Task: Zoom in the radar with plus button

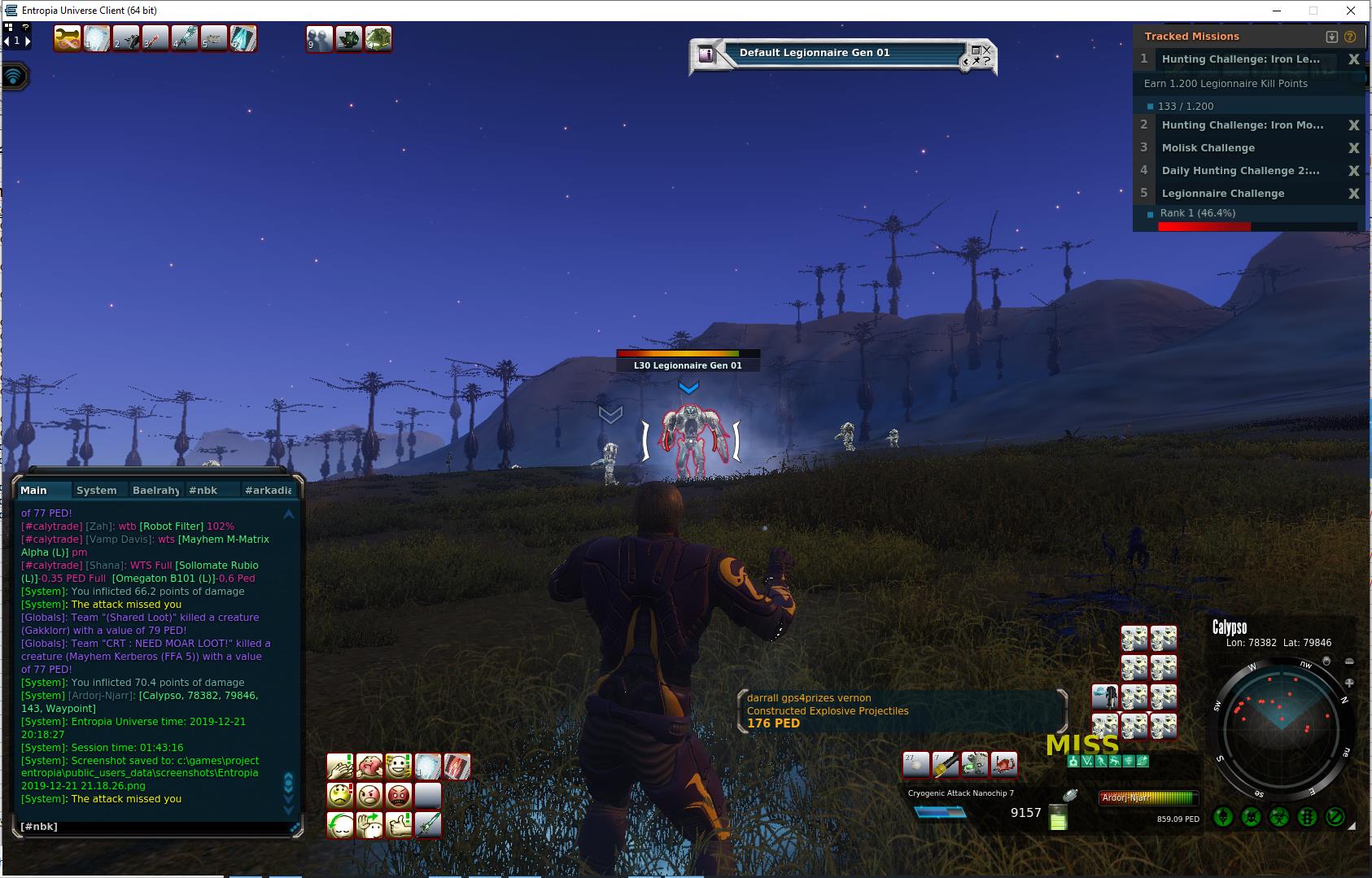Action: [x=1349, y=683]
